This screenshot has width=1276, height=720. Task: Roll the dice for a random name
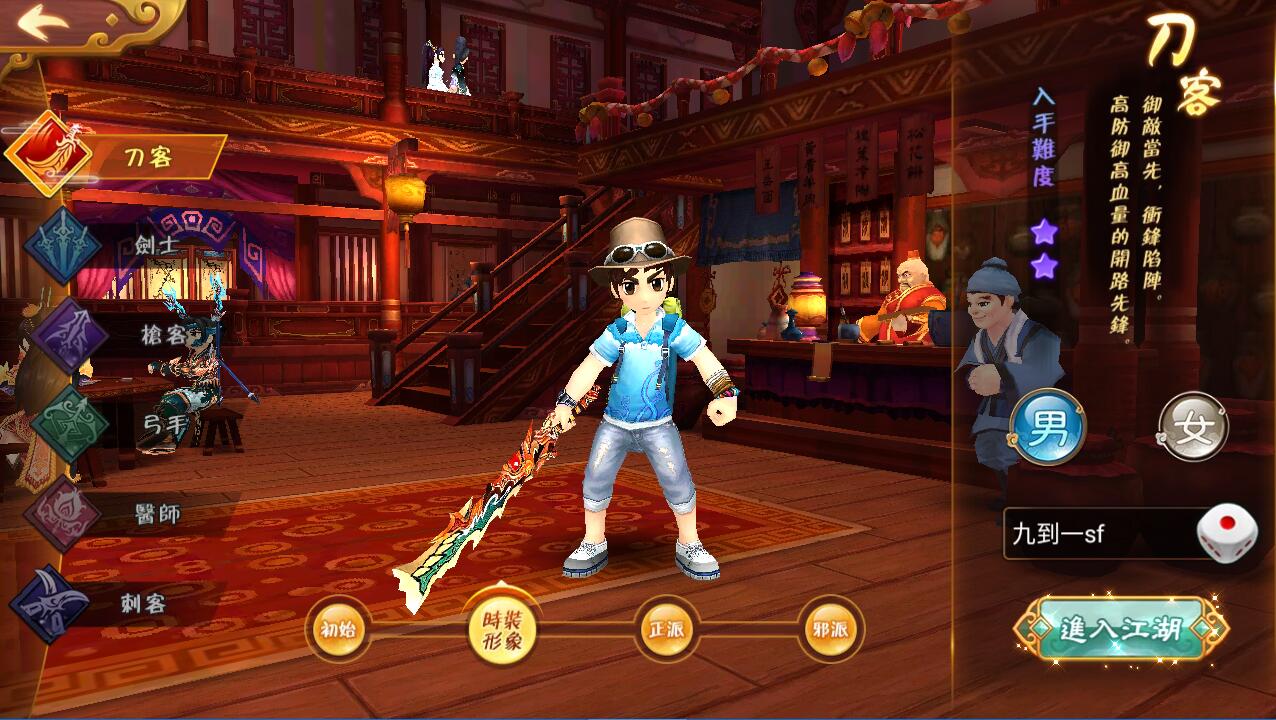[x=1227, y=533]
